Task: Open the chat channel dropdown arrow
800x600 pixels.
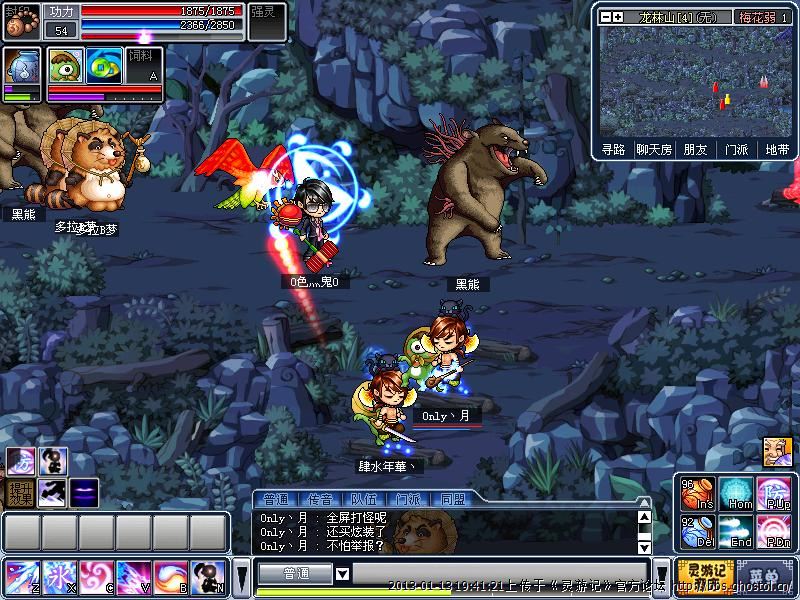Action: (342, 574)
